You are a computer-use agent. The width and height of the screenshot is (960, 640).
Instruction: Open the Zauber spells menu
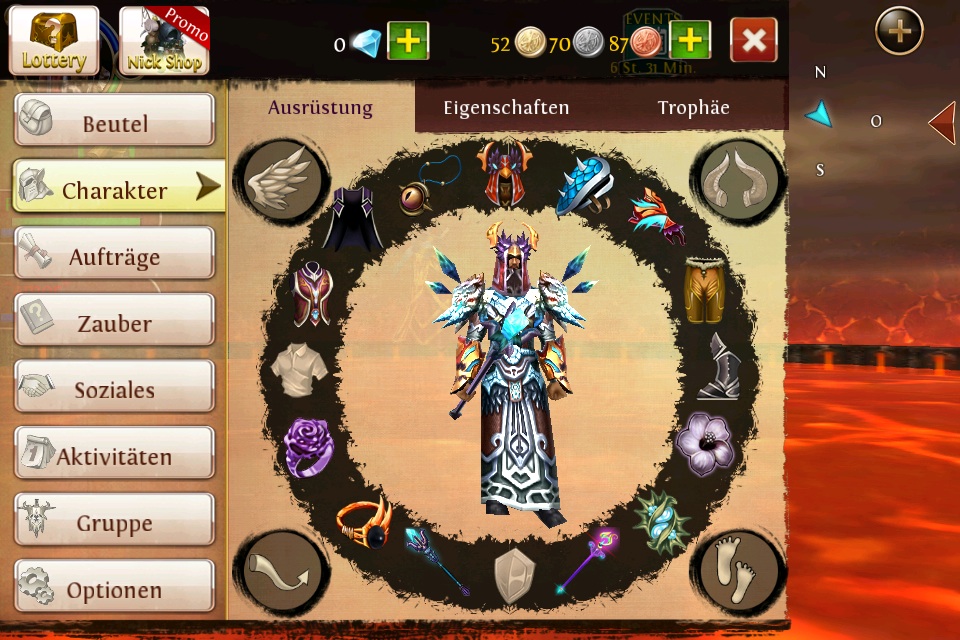pos(114,322)
